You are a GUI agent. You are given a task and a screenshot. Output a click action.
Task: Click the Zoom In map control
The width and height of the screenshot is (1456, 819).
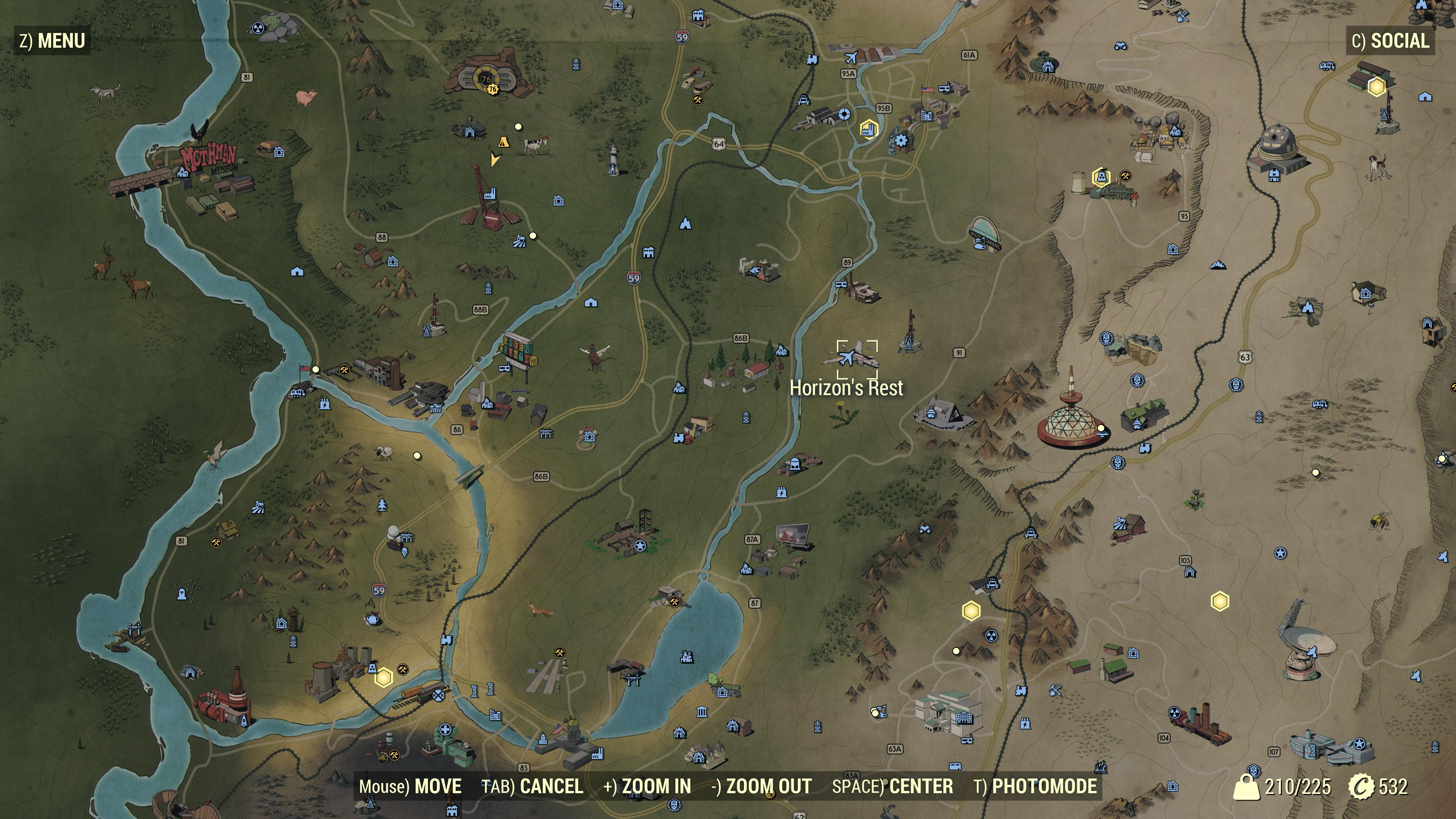click(x=647, y=786)
